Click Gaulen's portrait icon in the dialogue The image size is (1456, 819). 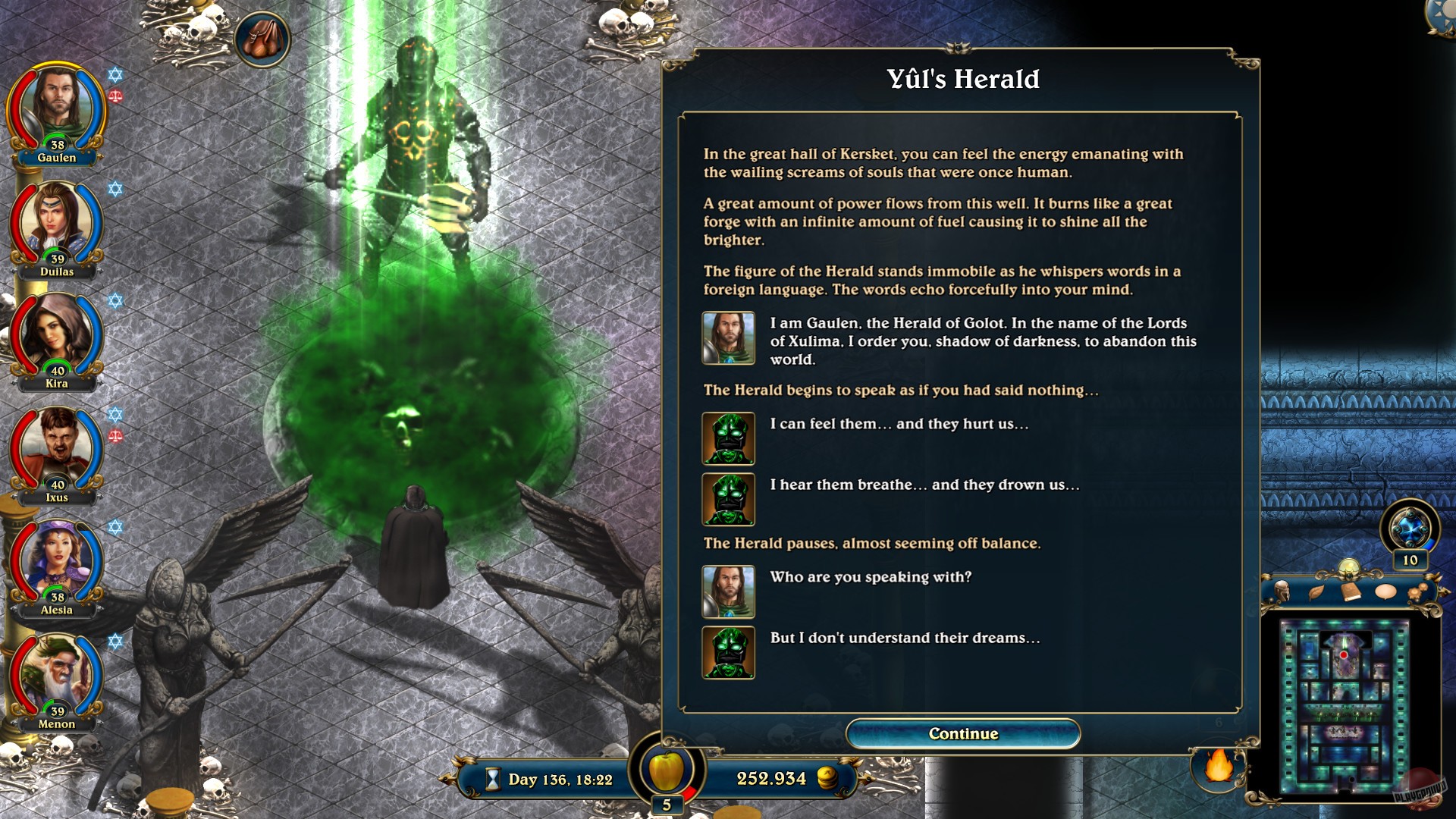(727, 337)
